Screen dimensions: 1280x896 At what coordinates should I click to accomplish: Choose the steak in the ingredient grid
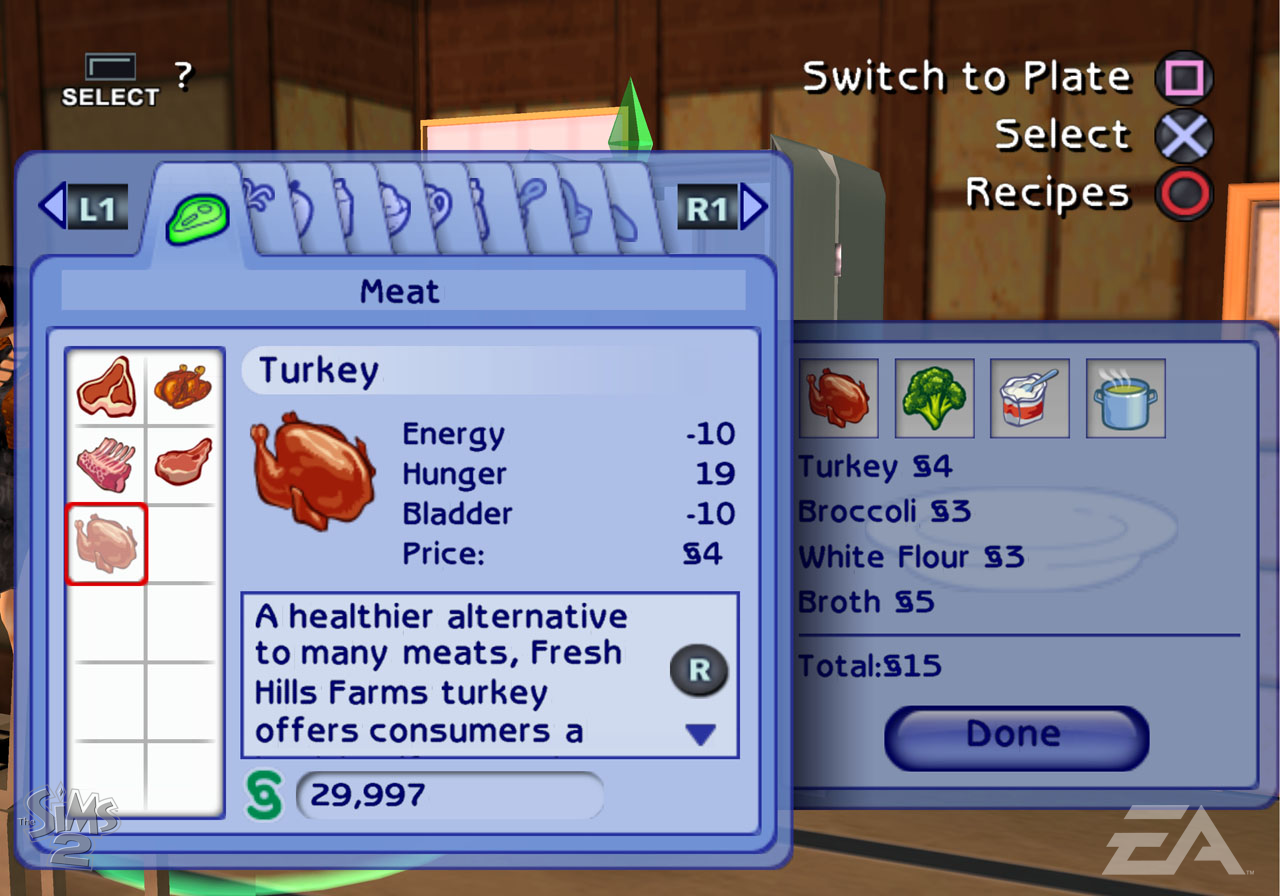tap(106, 388)
